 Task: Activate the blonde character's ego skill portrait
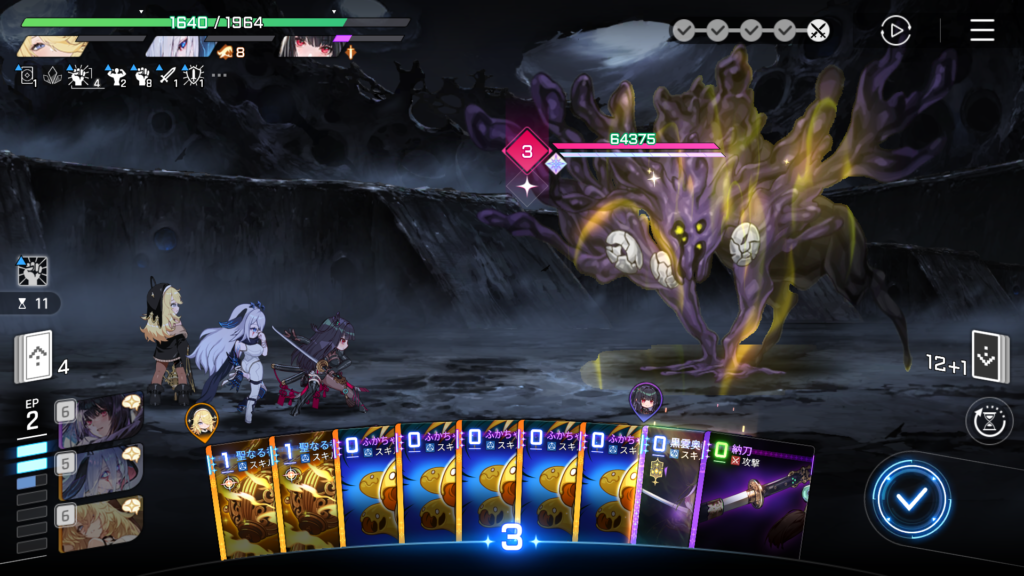(x=100, y=524)
